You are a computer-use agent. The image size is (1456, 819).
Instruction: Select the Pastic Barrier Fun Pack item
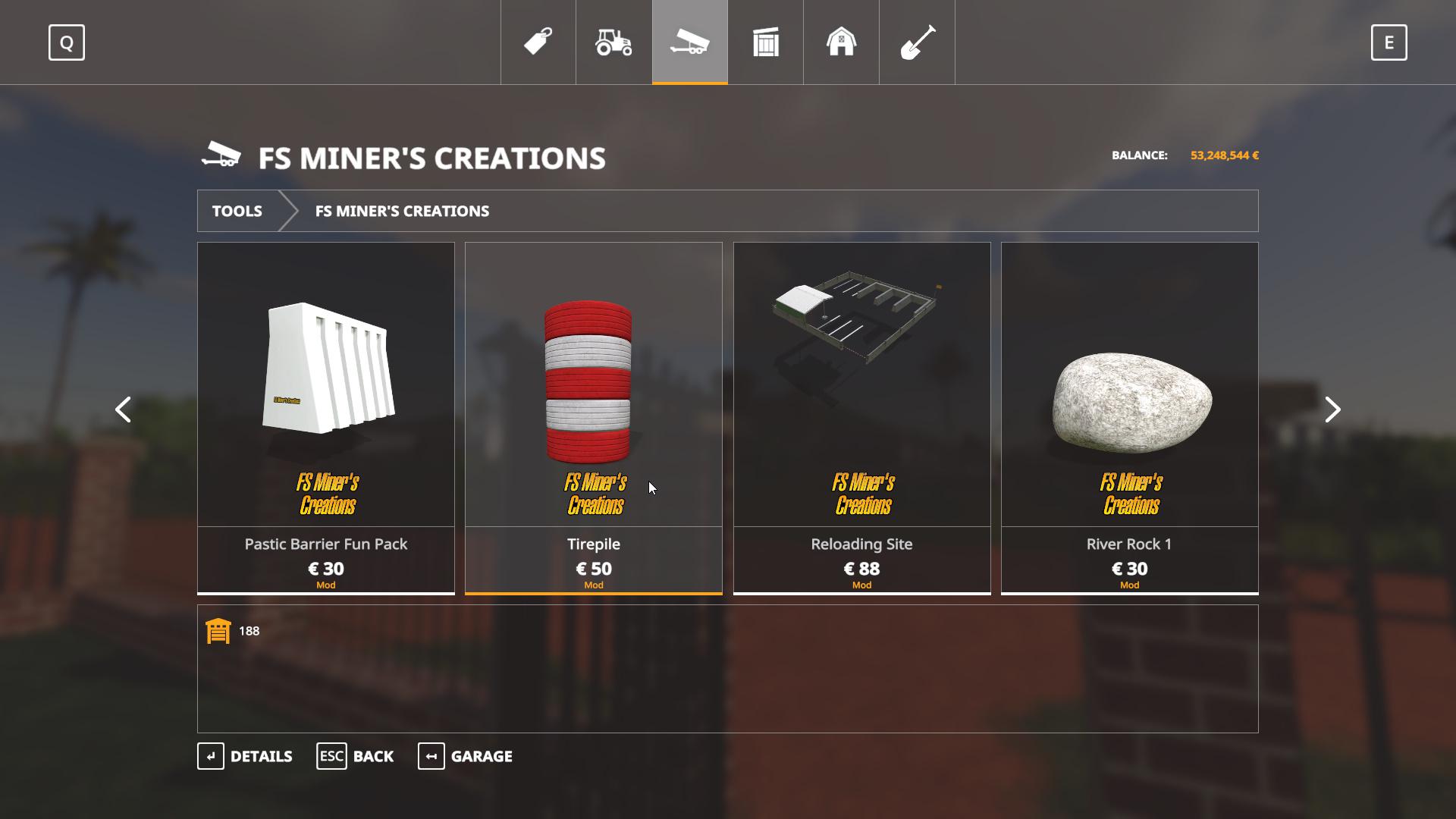click(x=326, y=417)
